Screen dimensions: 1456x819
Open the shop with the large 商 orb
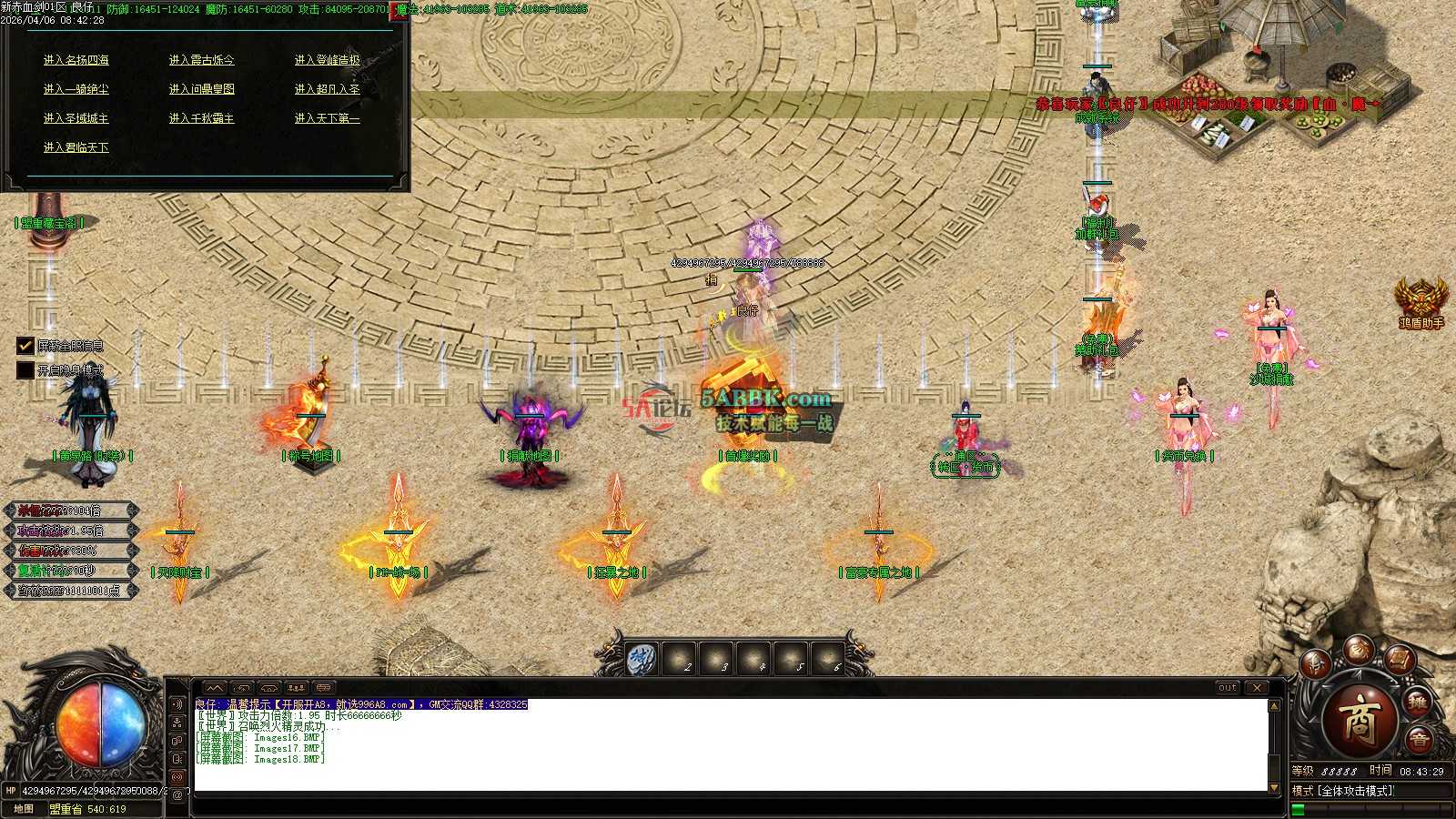[x=1360, y=719]
